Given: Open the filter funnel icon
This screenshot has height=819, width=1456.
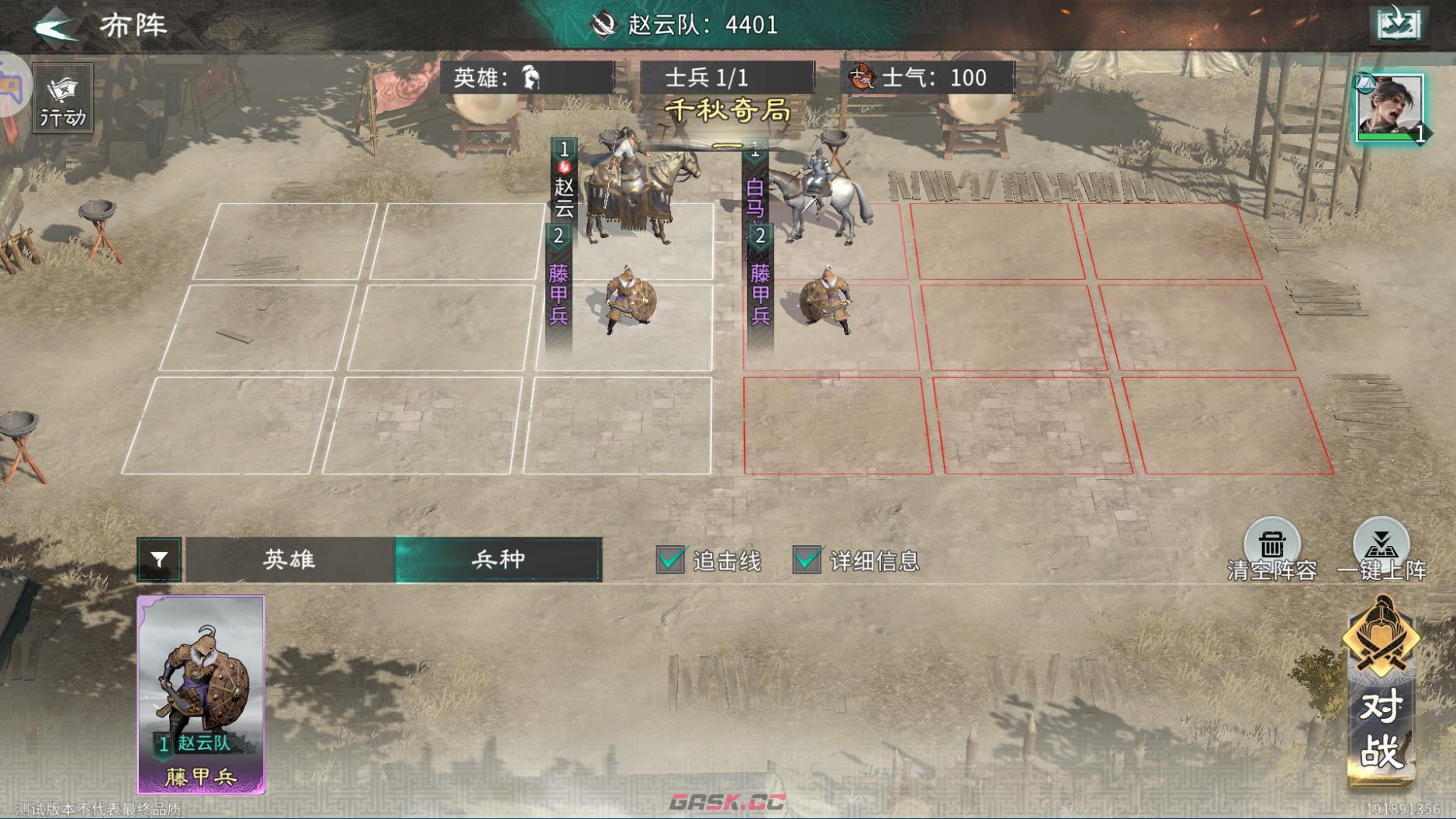Looking at the screenshot, I should 161,560.
